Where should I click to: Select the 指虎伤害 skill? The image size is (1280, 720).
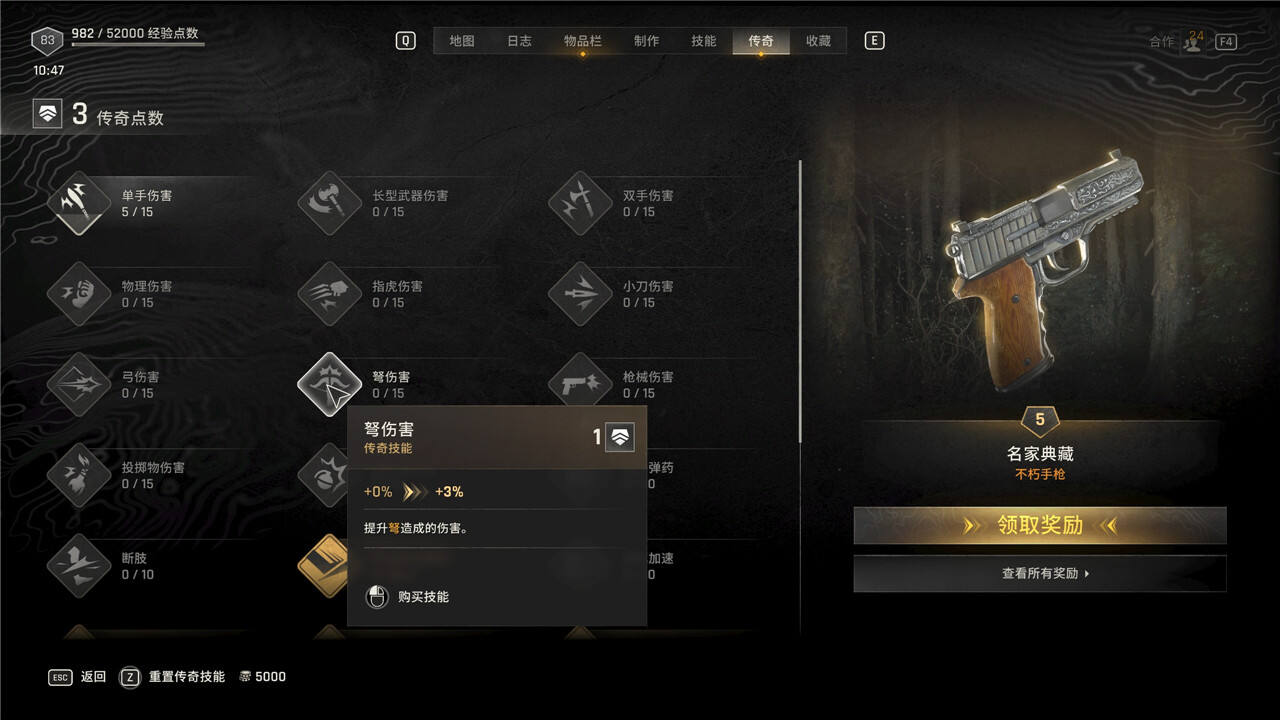tap(329, 294)
